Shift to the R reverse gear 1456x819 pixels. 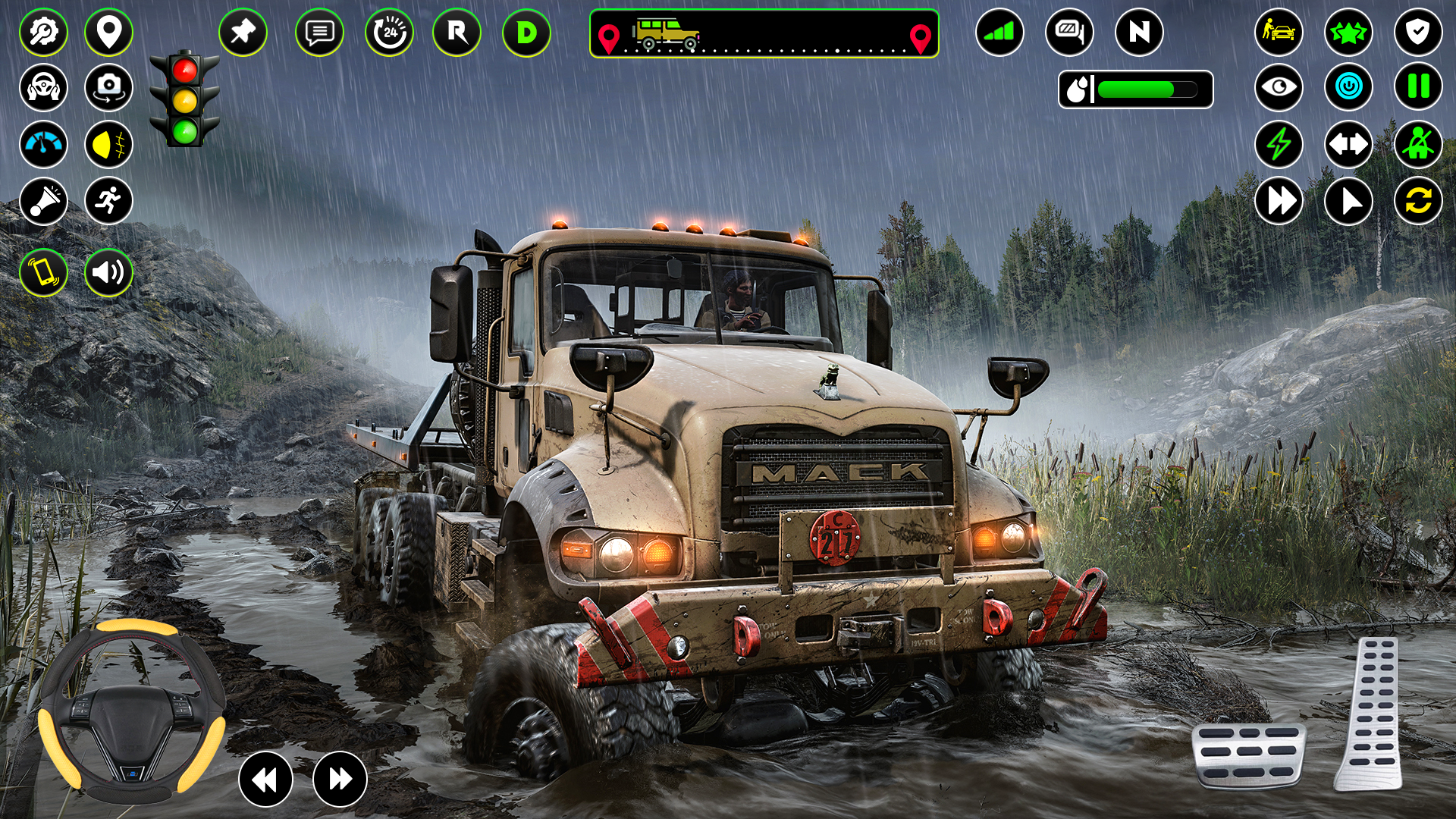click(457, 33)
